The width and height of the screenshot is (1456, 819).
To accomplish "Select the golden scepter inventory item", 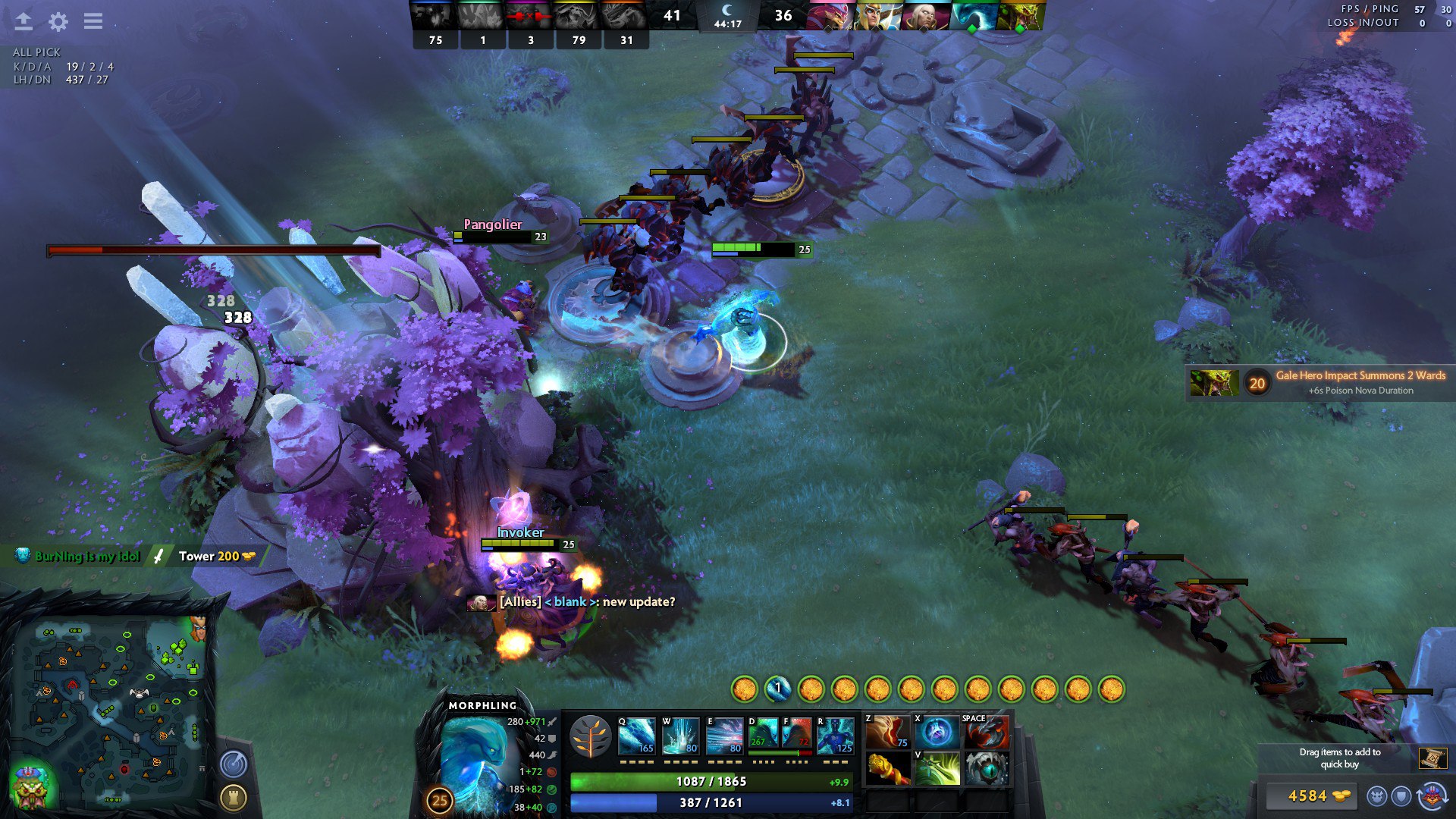I will click(x=887, y=769).
